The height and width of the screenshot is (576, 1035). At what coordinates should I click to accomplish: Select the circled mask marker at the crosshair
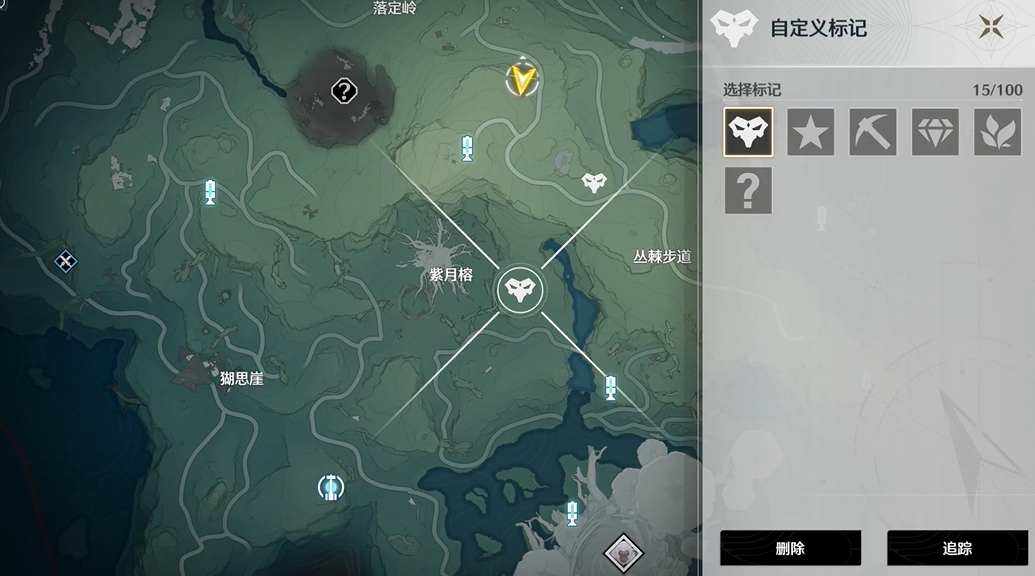pos(520,290)
